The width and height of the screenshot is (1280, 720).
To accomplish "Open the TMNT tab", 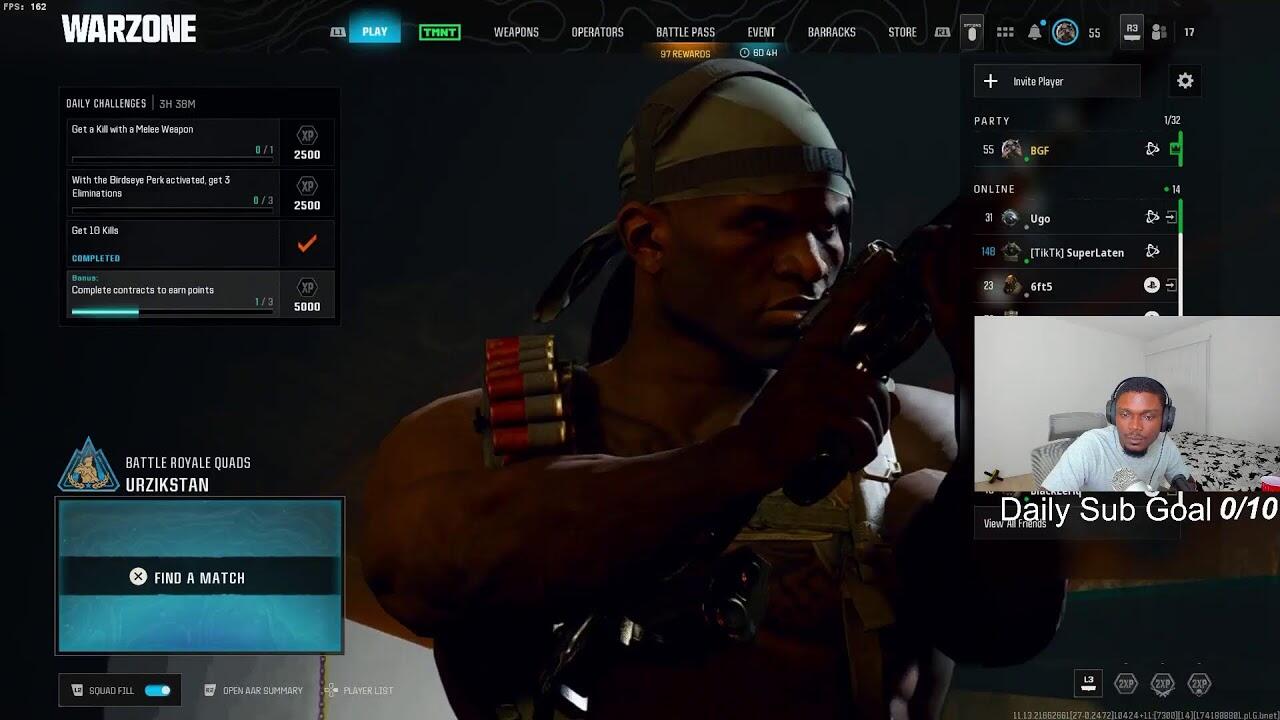I will 440,32.
